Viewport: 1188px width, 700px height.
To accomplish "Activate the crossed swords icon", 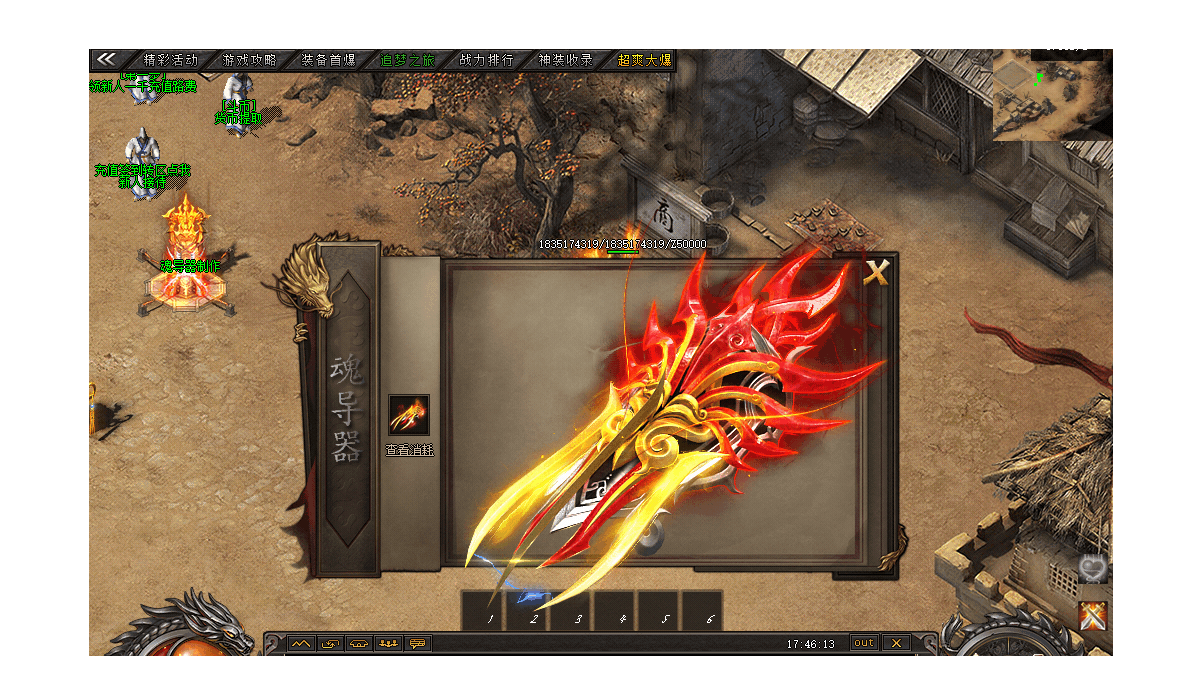I will [x=1094, y=616].
